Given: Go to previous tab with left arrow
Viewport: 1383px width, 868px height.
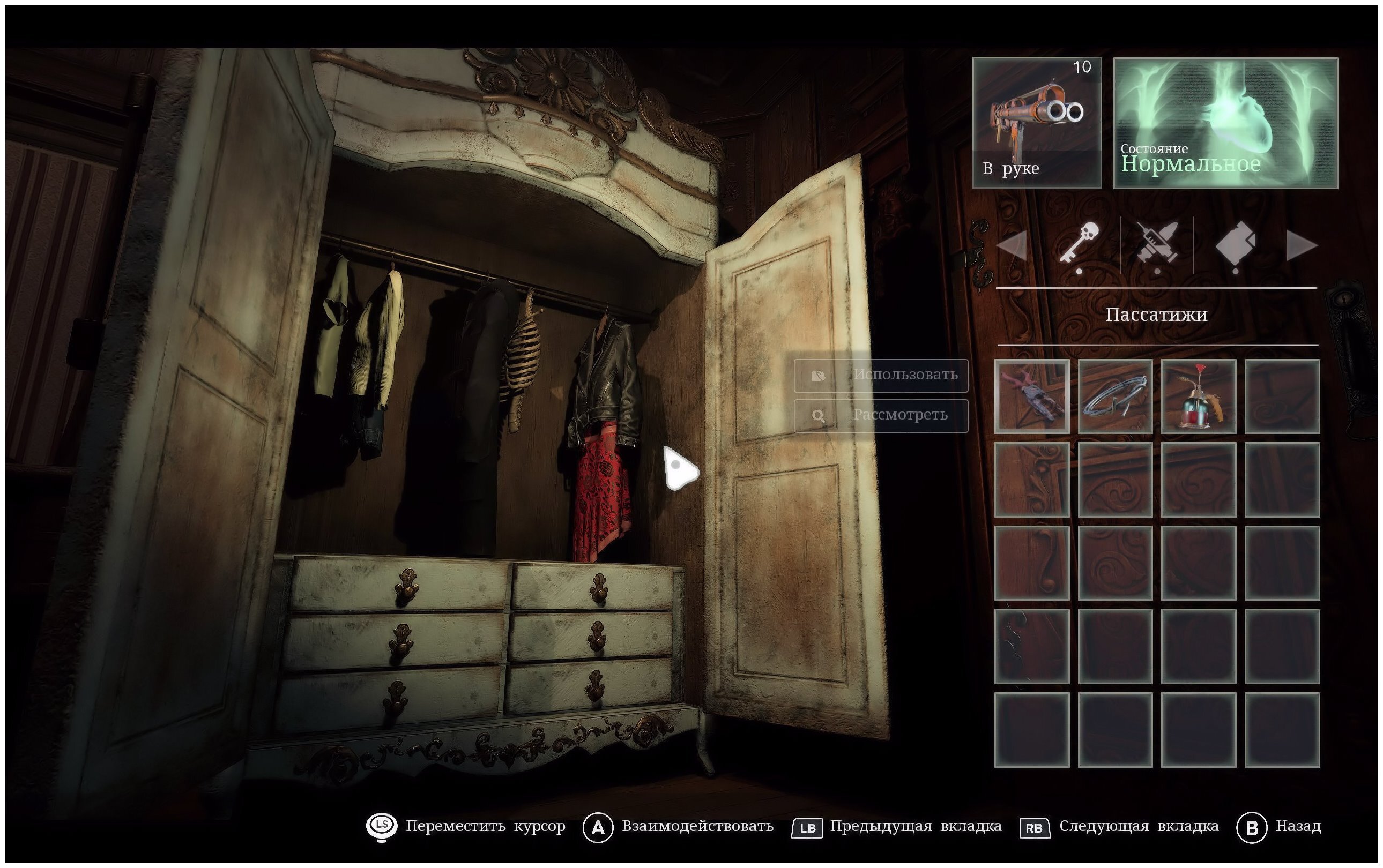Looking at the screenshot, I should tap(1012, 247).
